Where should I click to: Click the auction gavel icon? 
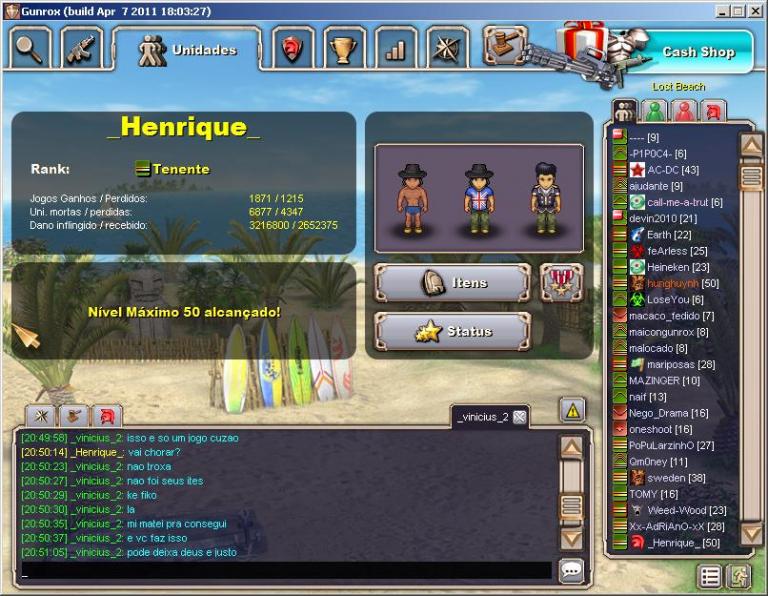tap(504, 44)
